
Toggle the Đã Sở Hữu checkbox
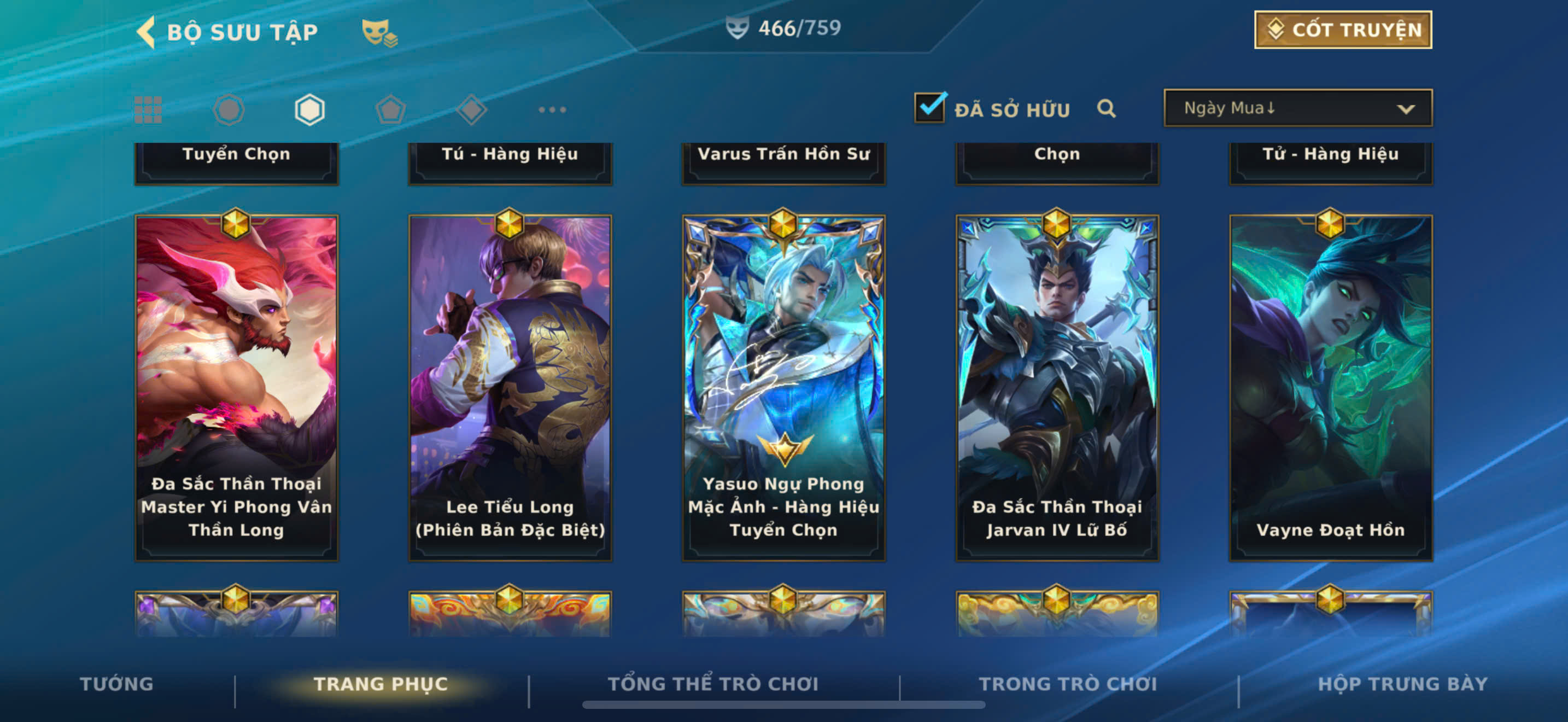tap(929, 108)
